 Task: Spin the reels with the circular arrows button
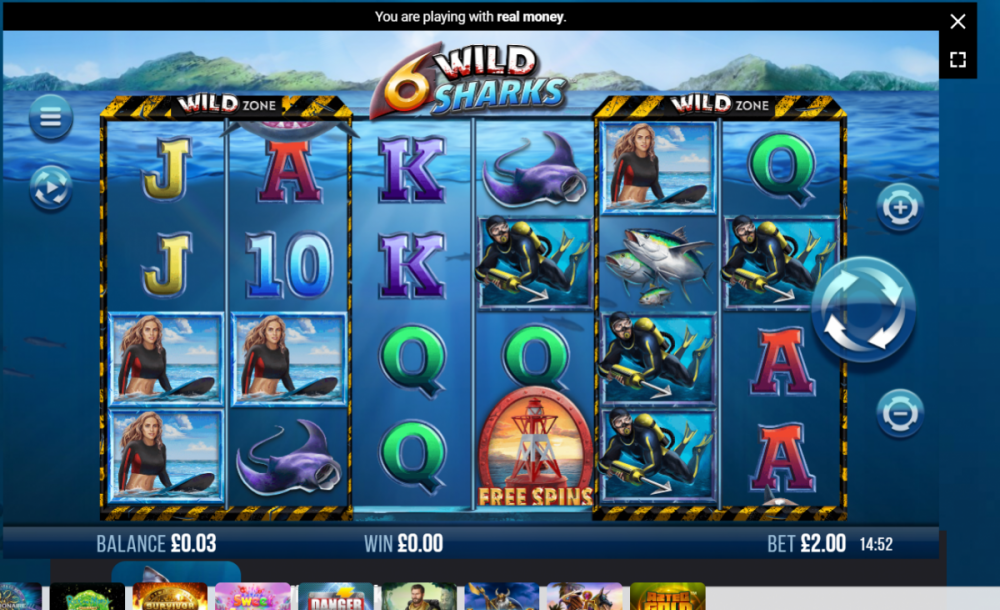863,309
